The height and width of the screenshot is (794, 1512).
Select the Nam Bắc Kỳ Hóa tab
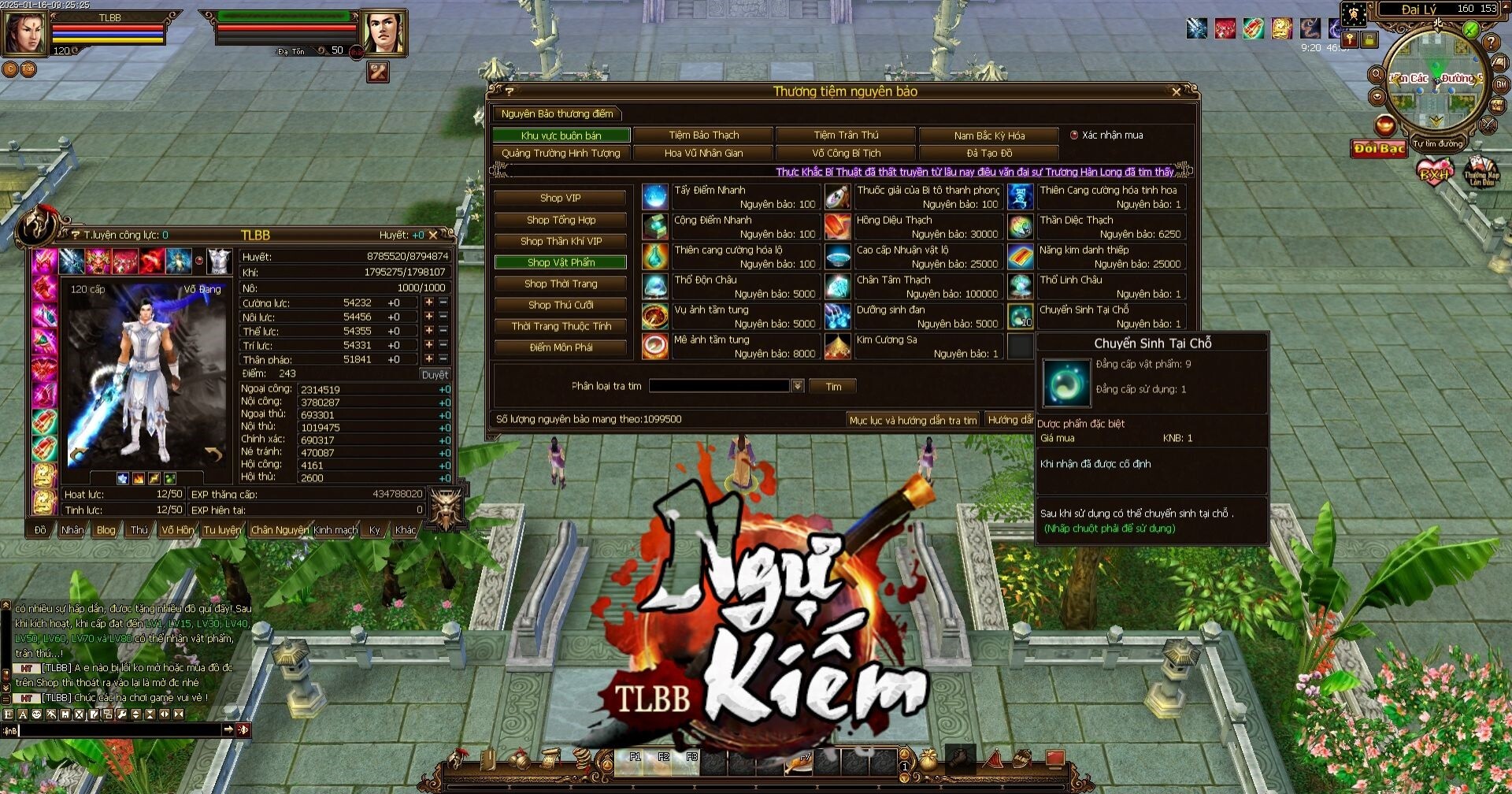[988, 135]
